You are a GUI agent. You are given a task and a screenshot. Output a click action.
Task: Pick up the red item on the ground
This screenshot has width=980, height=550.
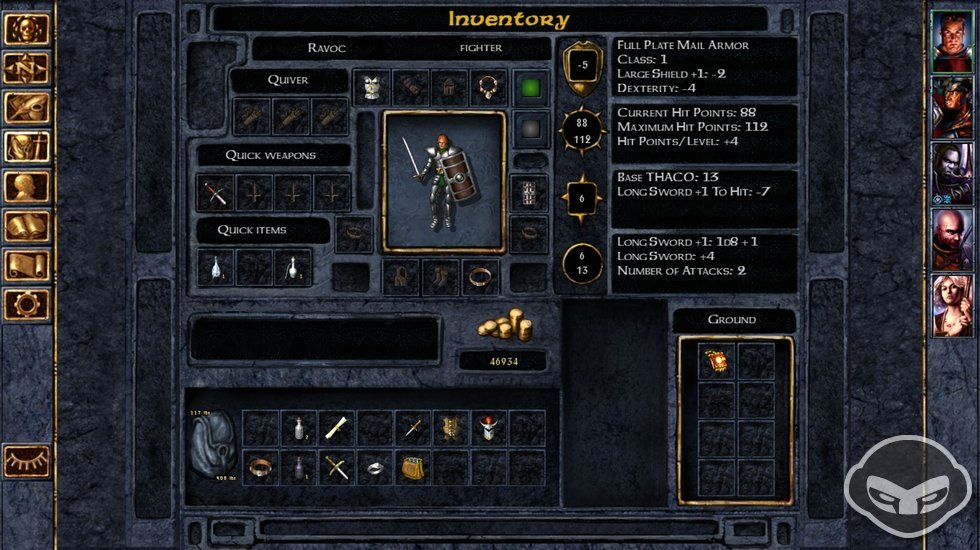coord(715,361)
